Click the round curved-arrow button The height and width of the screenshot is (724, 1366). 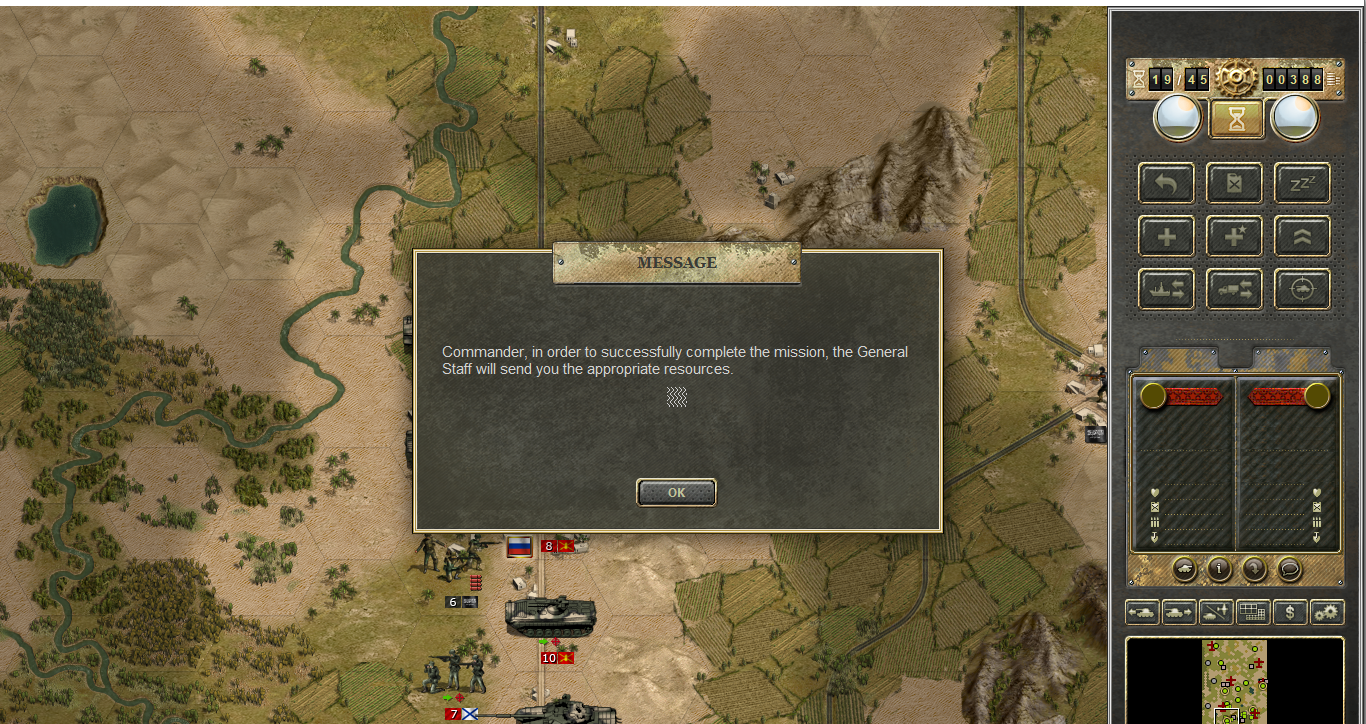click(x=1254, y=569)
